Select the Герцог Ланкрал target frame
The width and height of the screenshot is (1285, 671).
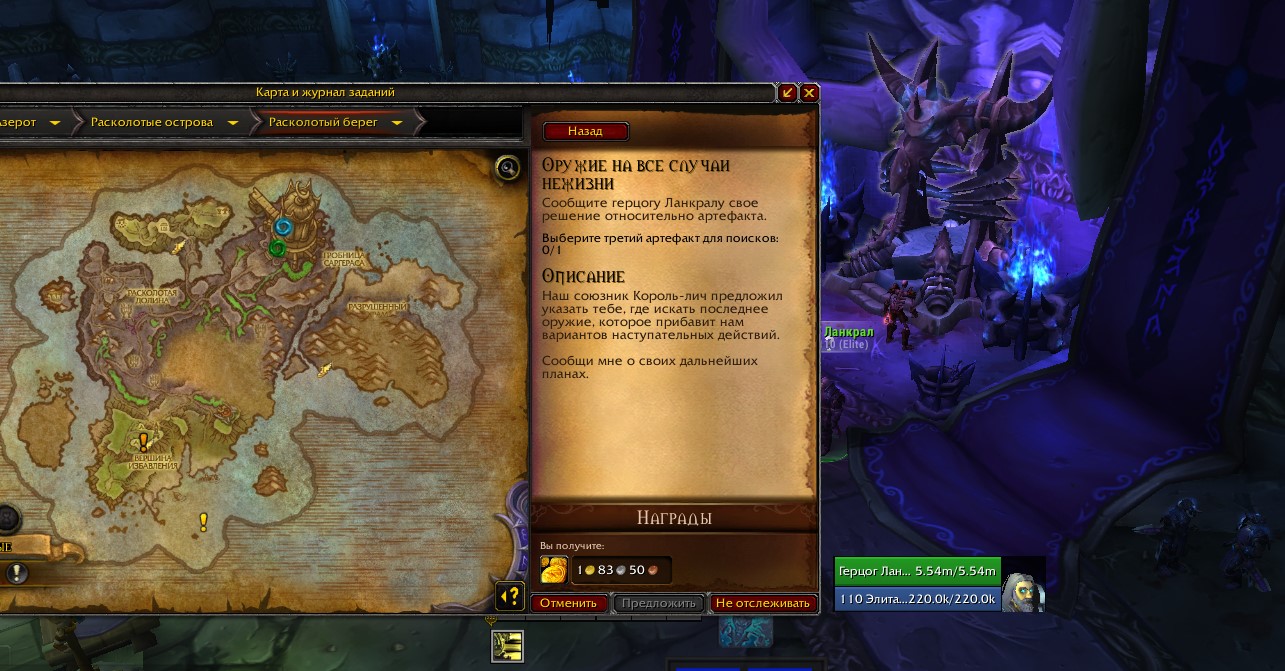coord(917,571)
